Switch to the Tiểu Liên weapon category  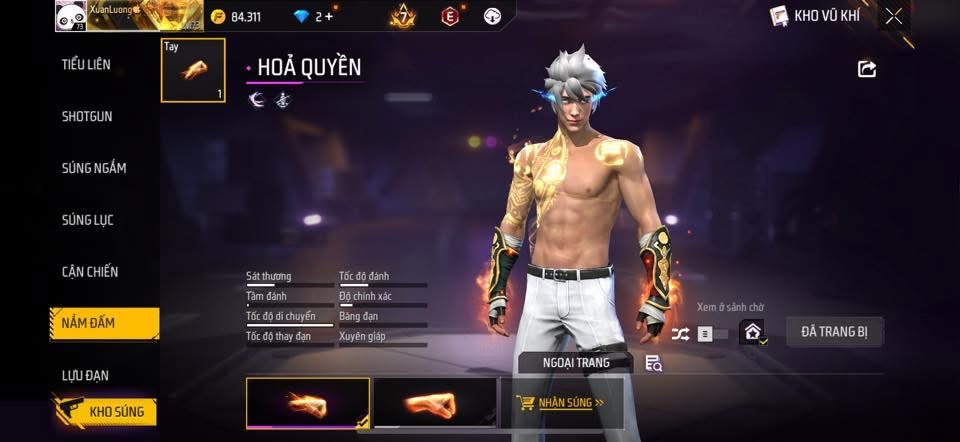pyautogui.click(x=86, y=65)
